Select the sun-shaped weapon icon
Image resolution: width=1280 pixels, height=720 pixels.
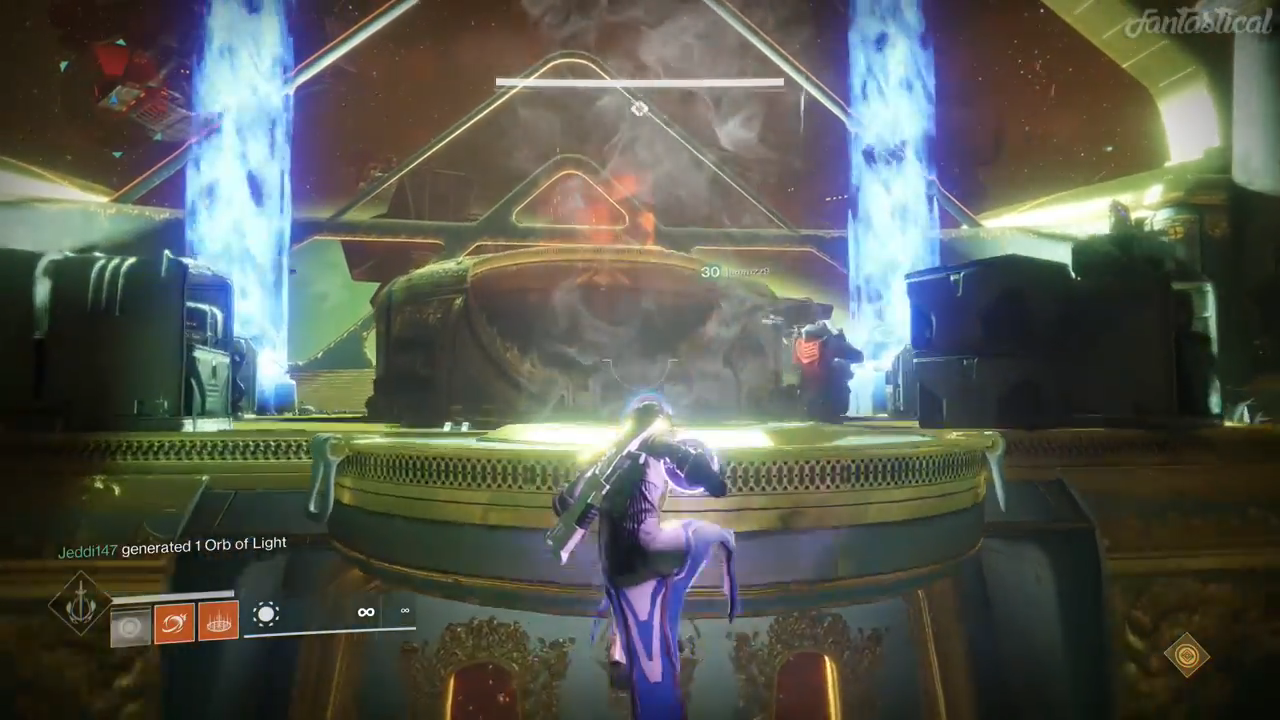pyautogui.click(x=267, y=613)
